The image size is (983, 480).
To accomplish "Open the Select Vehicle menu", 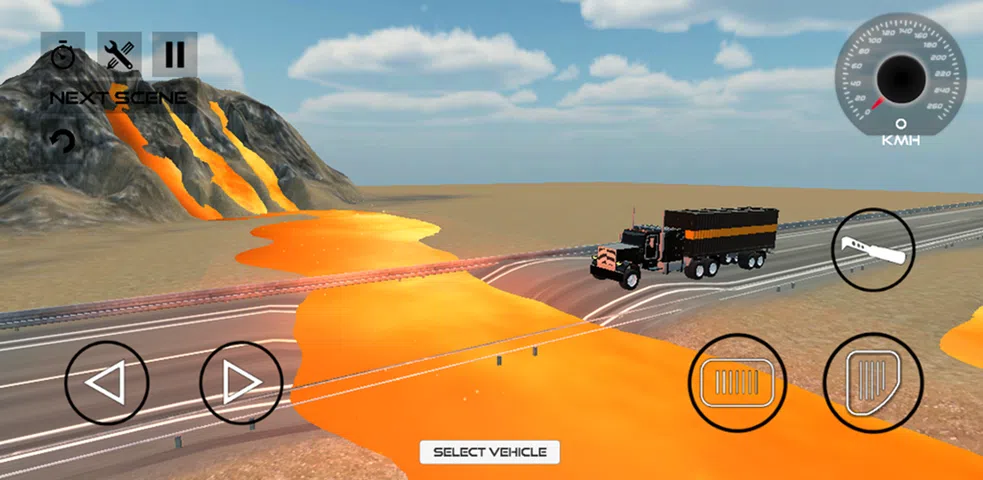I will (490, 452).
